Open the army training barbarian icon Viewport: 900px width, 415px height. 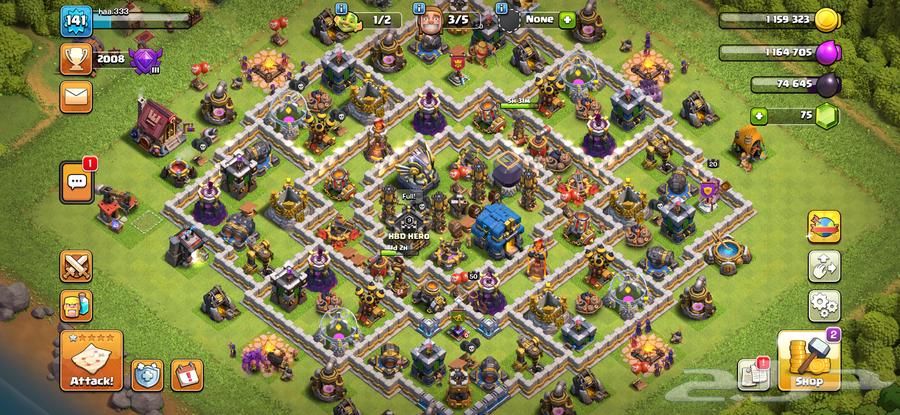click(x=76, y=304)
